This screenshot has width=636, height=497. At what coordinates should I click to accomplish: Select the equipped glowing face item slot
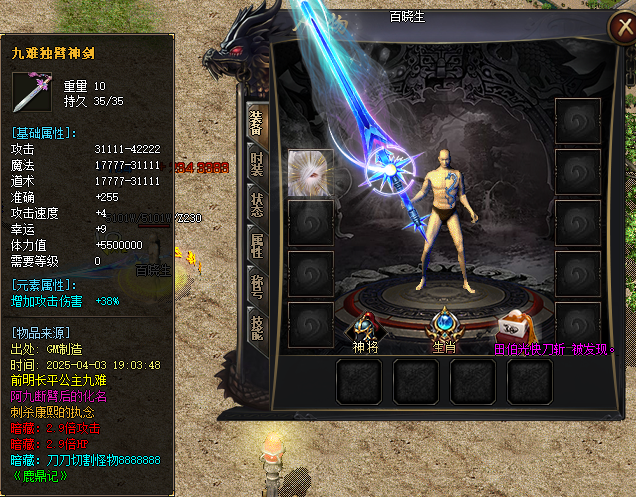310,173
